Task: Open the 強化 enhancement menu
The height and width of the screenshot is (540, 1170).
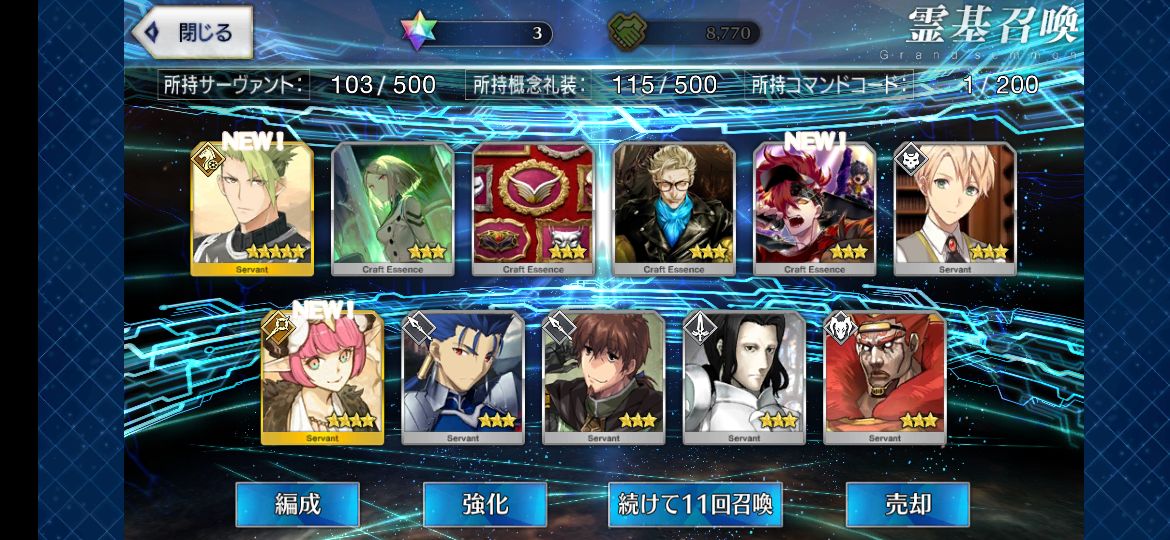Action: click(x=484, y=504)
